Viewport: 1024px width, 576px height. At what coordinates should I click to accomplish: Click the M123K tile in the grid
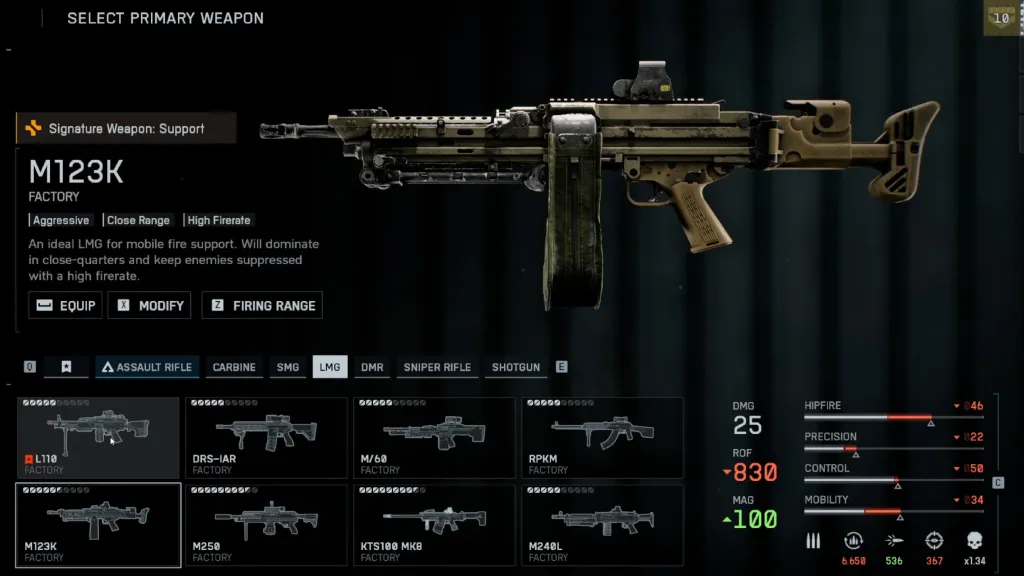(x=98, y=525)
